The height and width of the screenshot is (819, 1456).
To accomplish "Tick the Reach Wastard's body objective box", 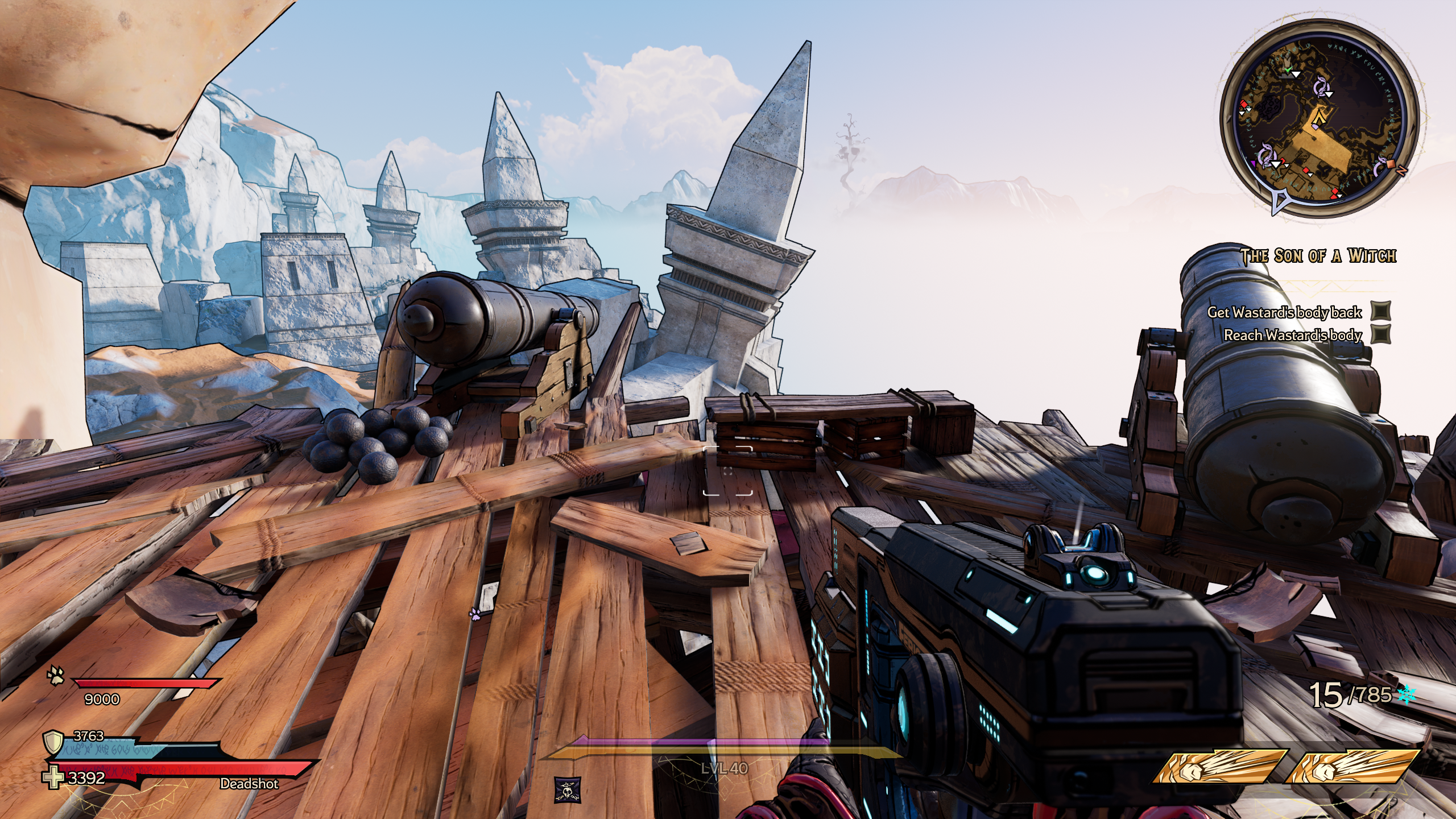I will [x=1380, y=334].
